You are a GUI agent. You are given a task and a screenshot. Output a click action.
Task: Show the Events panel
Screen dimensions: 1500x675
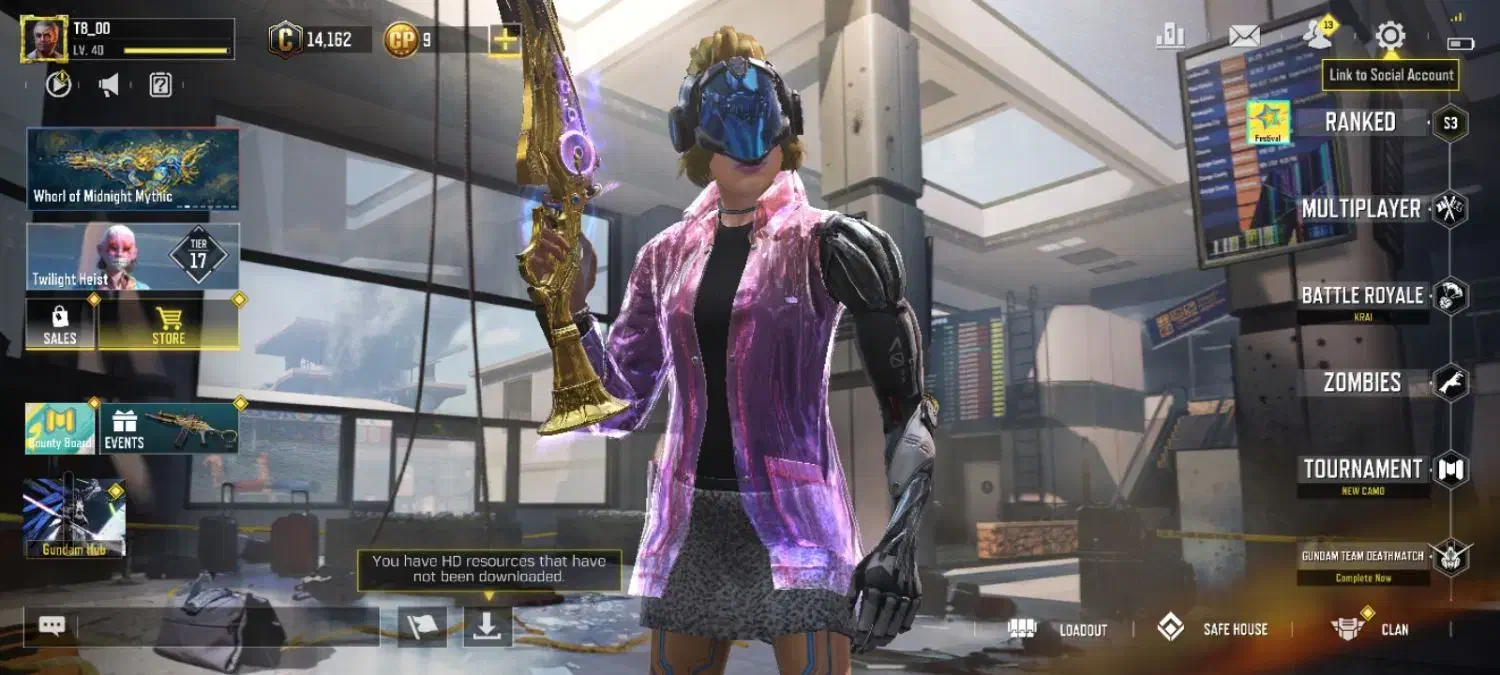pos(168,428)
